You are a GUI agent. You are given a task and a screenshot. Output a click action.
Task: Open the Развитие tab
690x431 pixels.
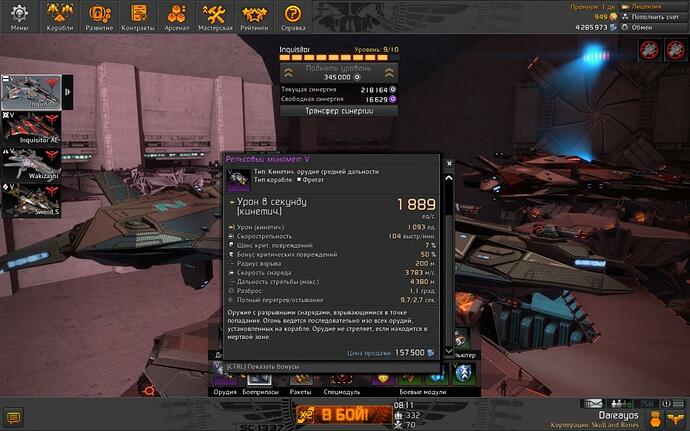(100, 17)
